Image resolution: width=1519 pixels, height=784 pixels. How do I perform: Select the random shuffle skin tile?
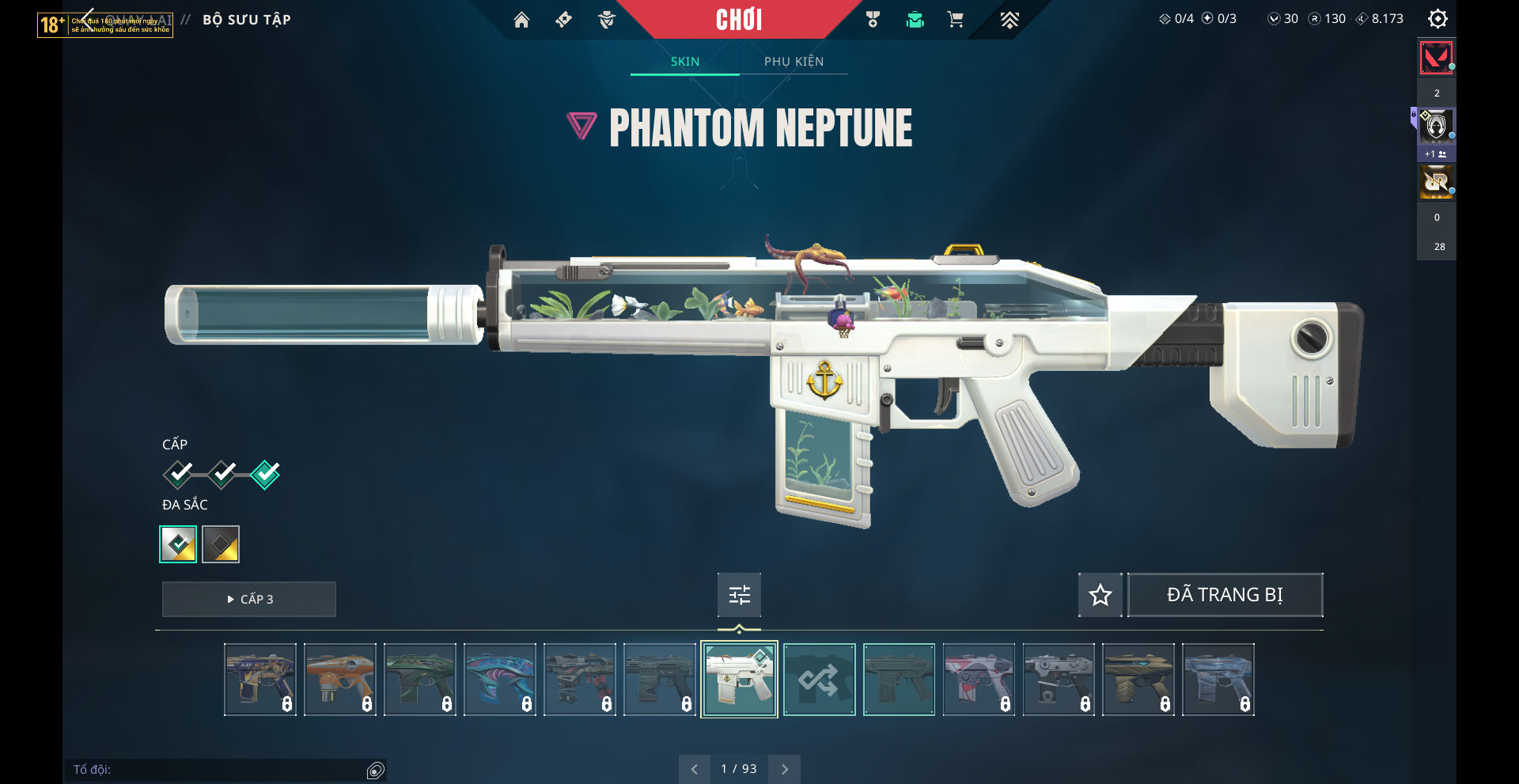pos(819,680)
